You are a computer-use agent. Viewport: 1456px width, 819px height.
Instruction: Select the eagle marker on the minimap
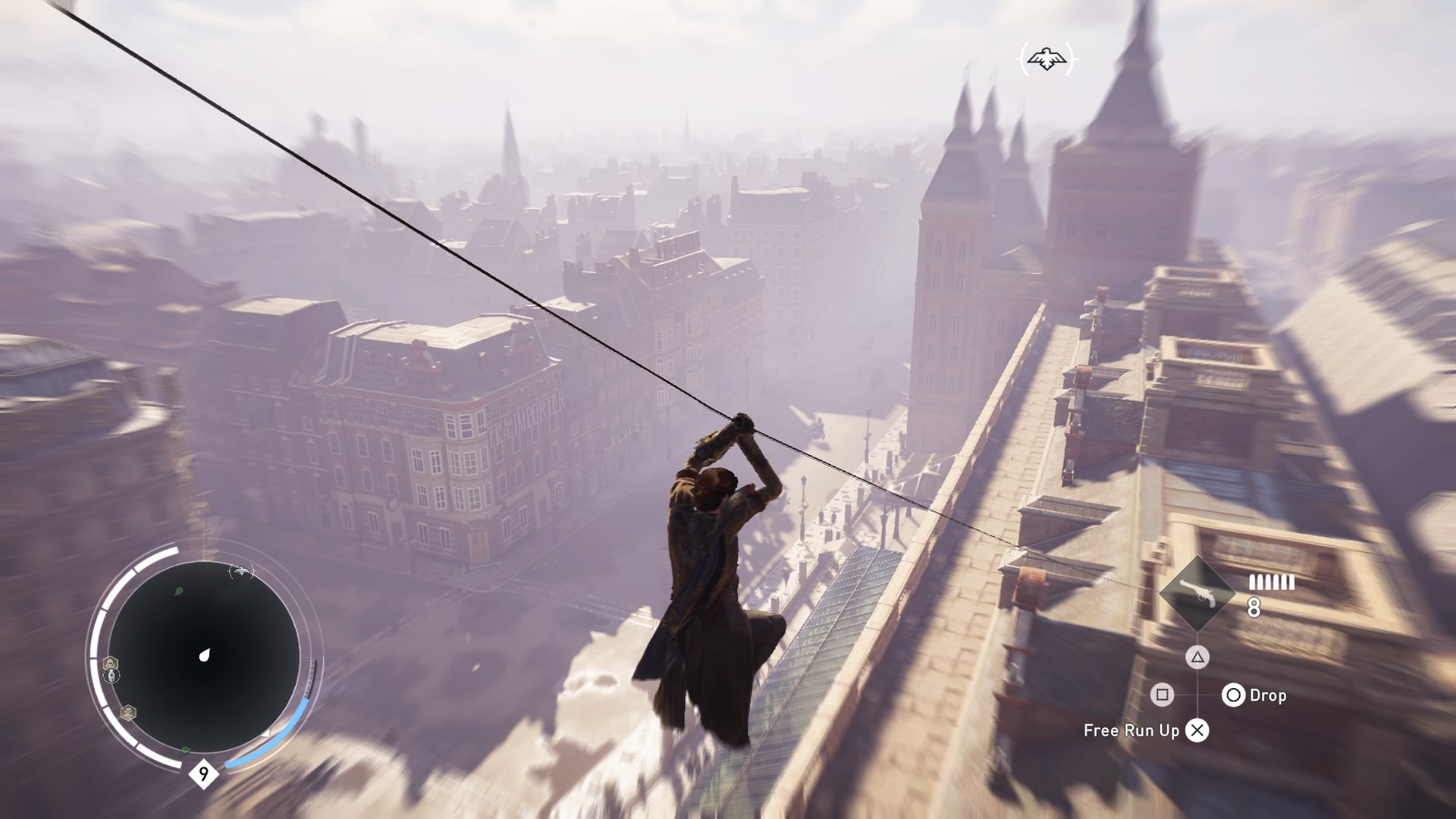[x=241, y=570]
